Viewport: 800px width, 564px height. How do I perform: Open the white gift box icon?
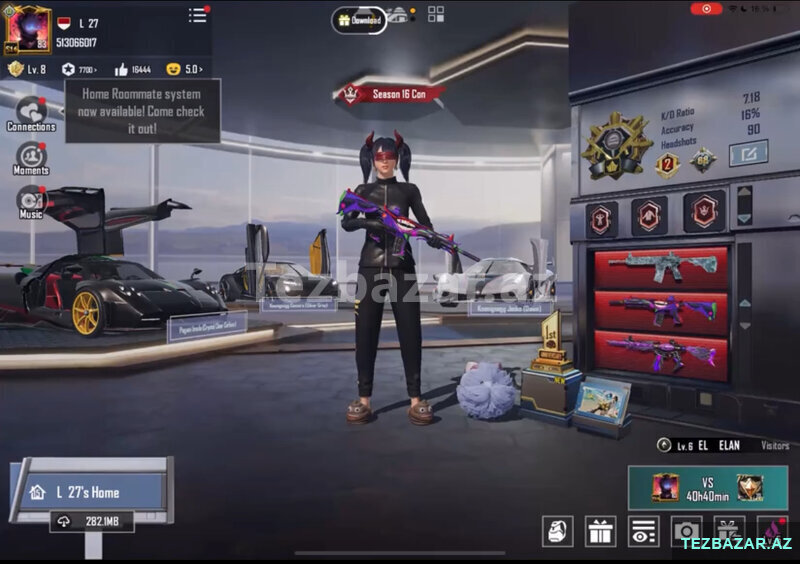[601, 531]
